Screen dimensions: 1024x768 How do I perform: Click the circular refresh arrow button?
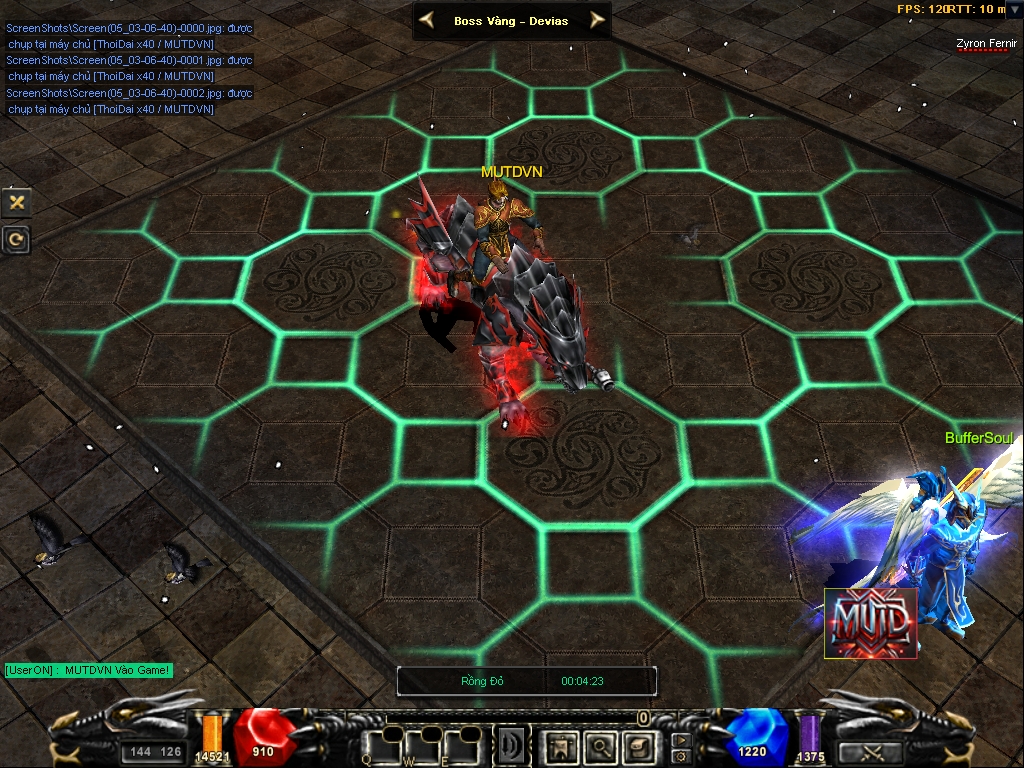click(x=17, y=239)
